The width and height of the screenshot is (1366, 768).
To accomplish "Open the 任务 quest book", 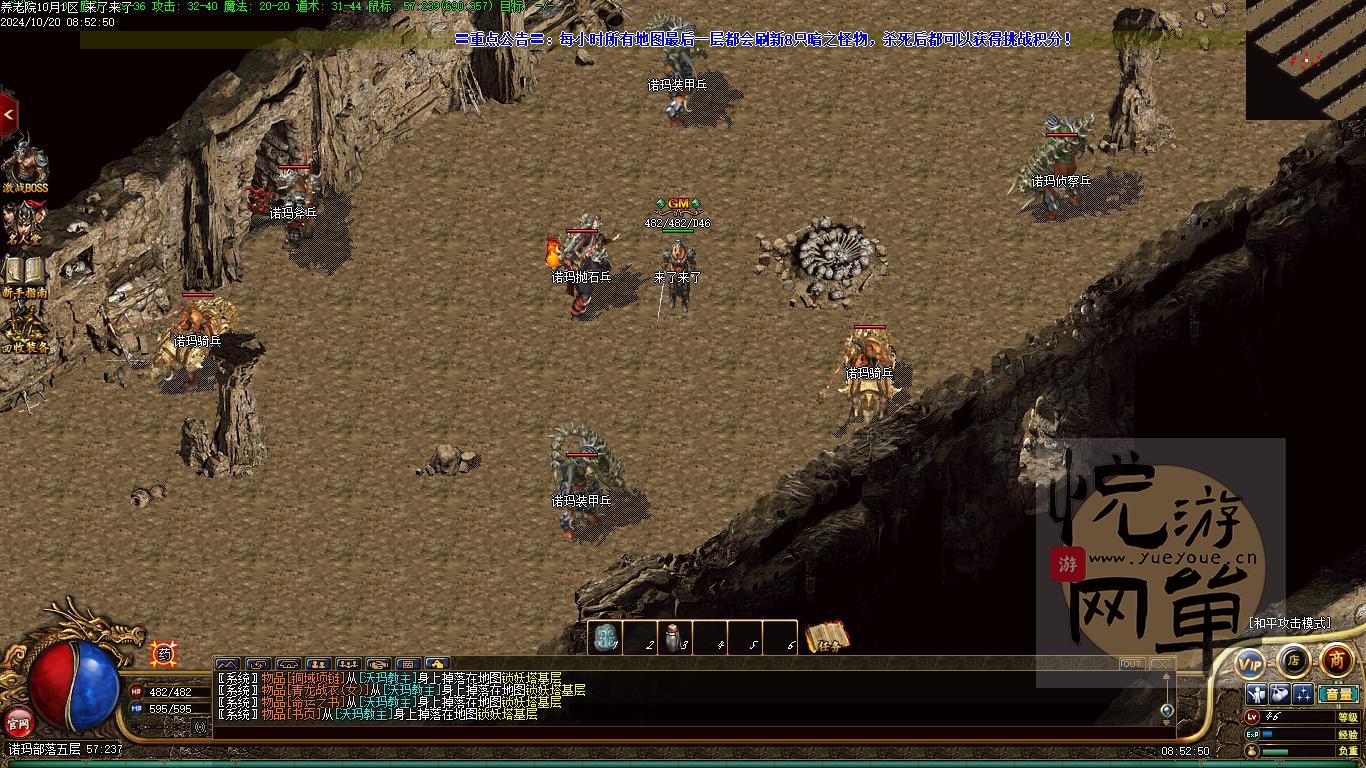I will point(828,638).
